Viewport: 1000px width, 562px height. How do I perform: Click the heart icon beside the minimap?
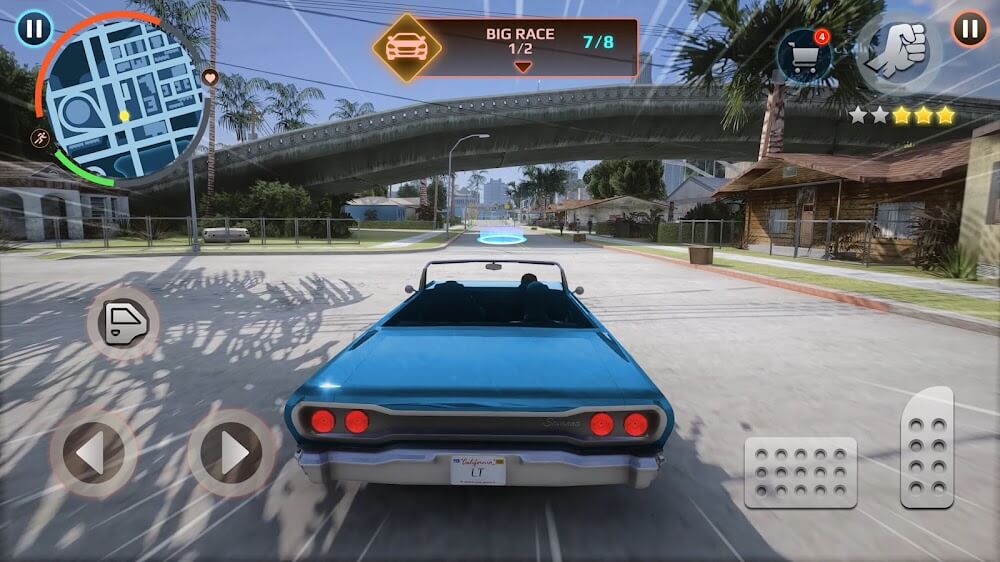pyautogui.click(x=210, y=77)
